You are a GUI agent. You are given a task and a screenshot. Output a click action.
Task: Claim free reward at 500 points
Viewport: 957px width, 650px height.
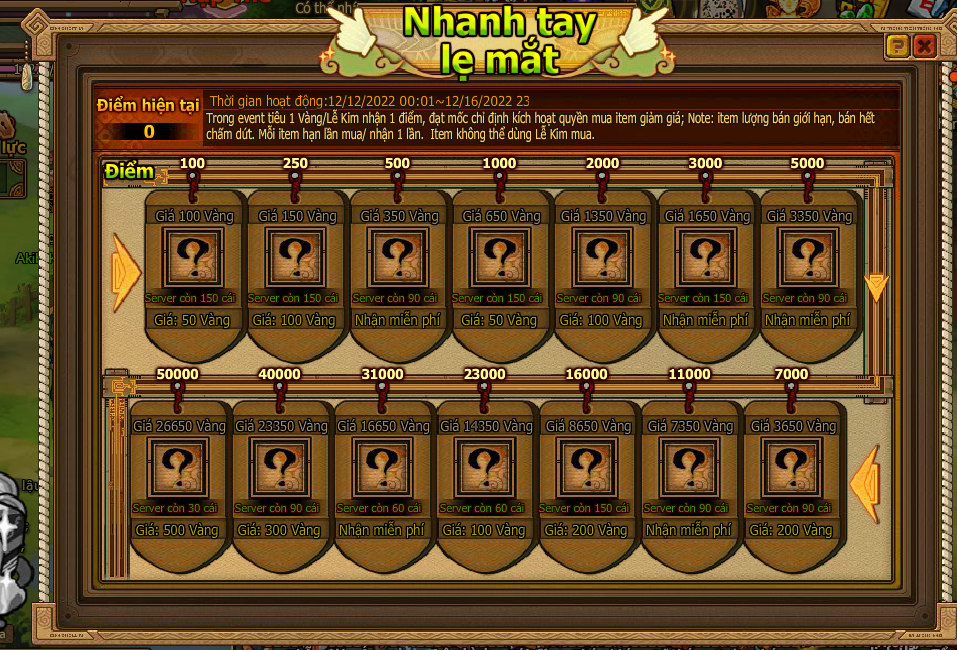(397, 320)
